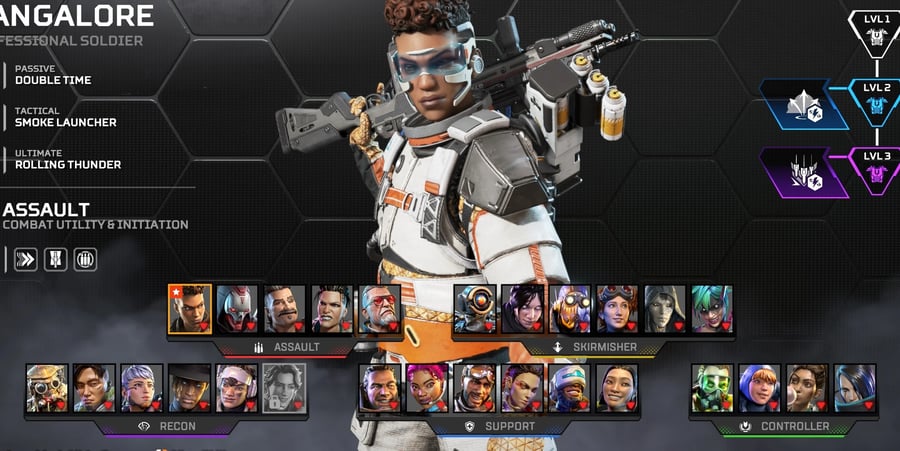Choose Lifeline with the pink hair

pos(427,388)
